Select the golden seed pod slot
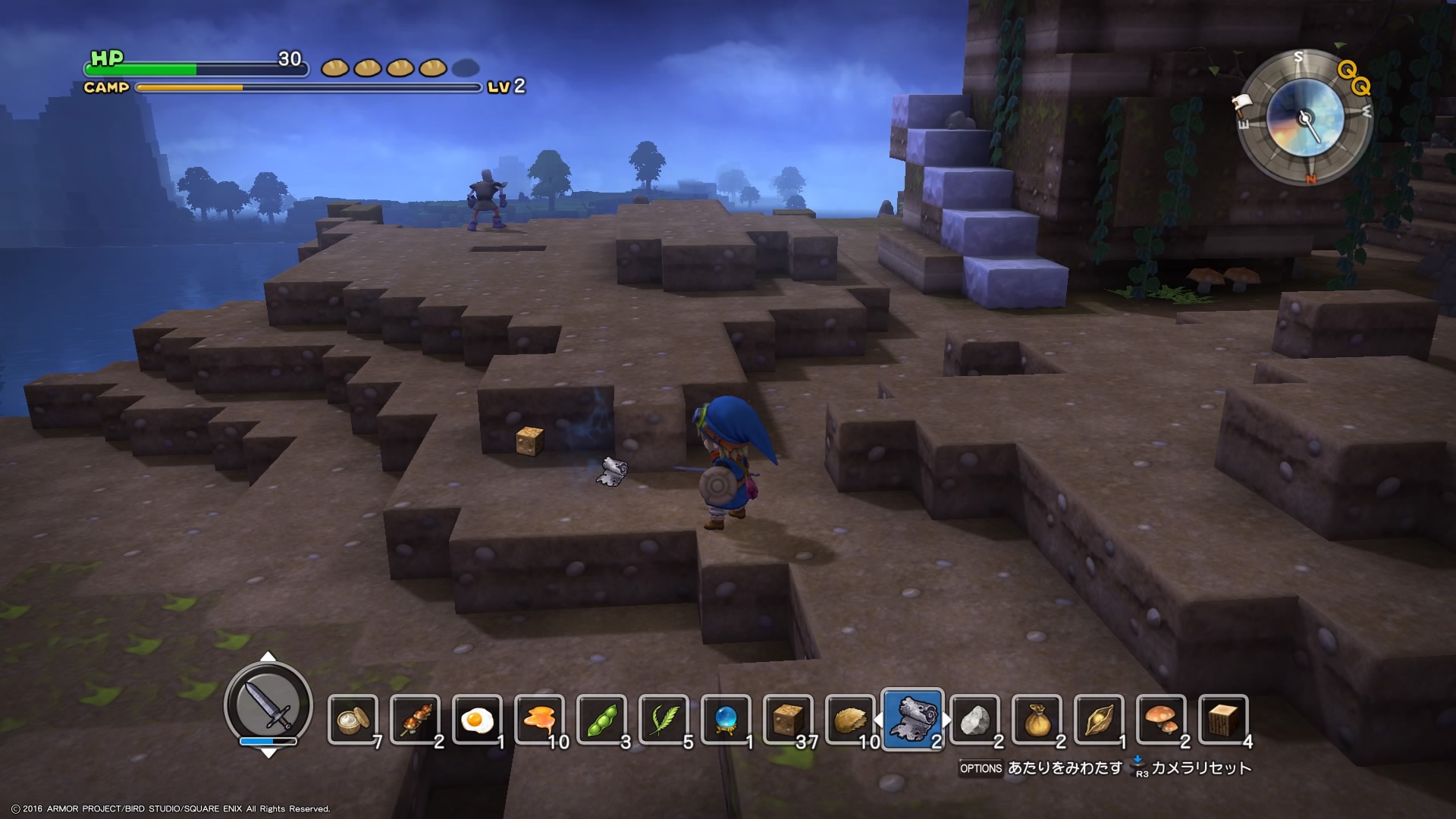The image size is (1456, 819). tap(1099, 720)
